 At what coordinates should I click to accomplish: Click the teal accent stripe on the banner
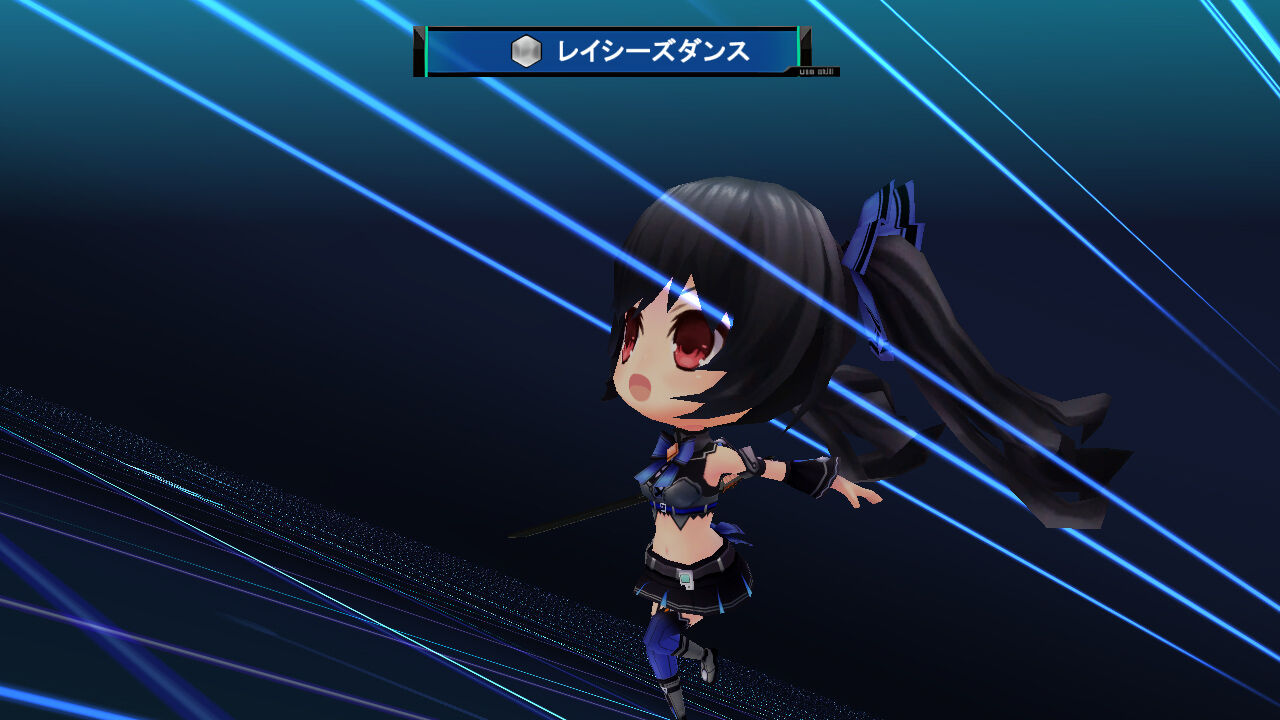coord(426,48)
